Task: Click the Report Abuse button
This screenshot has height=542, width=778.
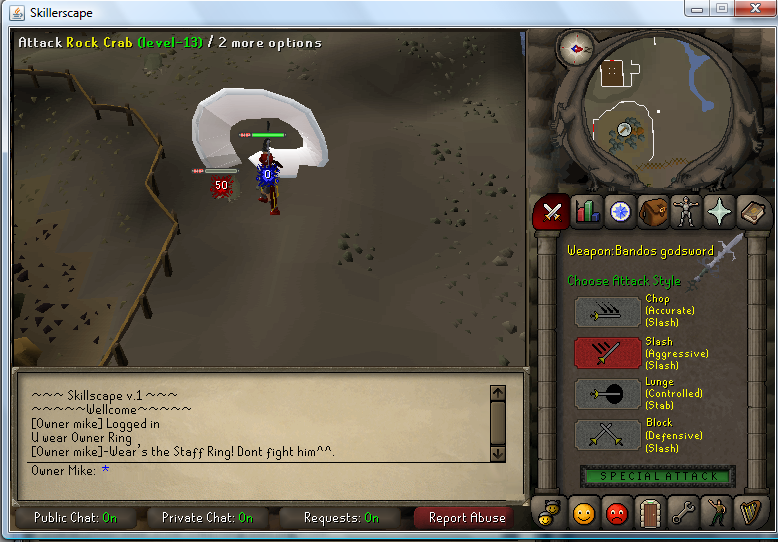Action: (x=466, y=518)
